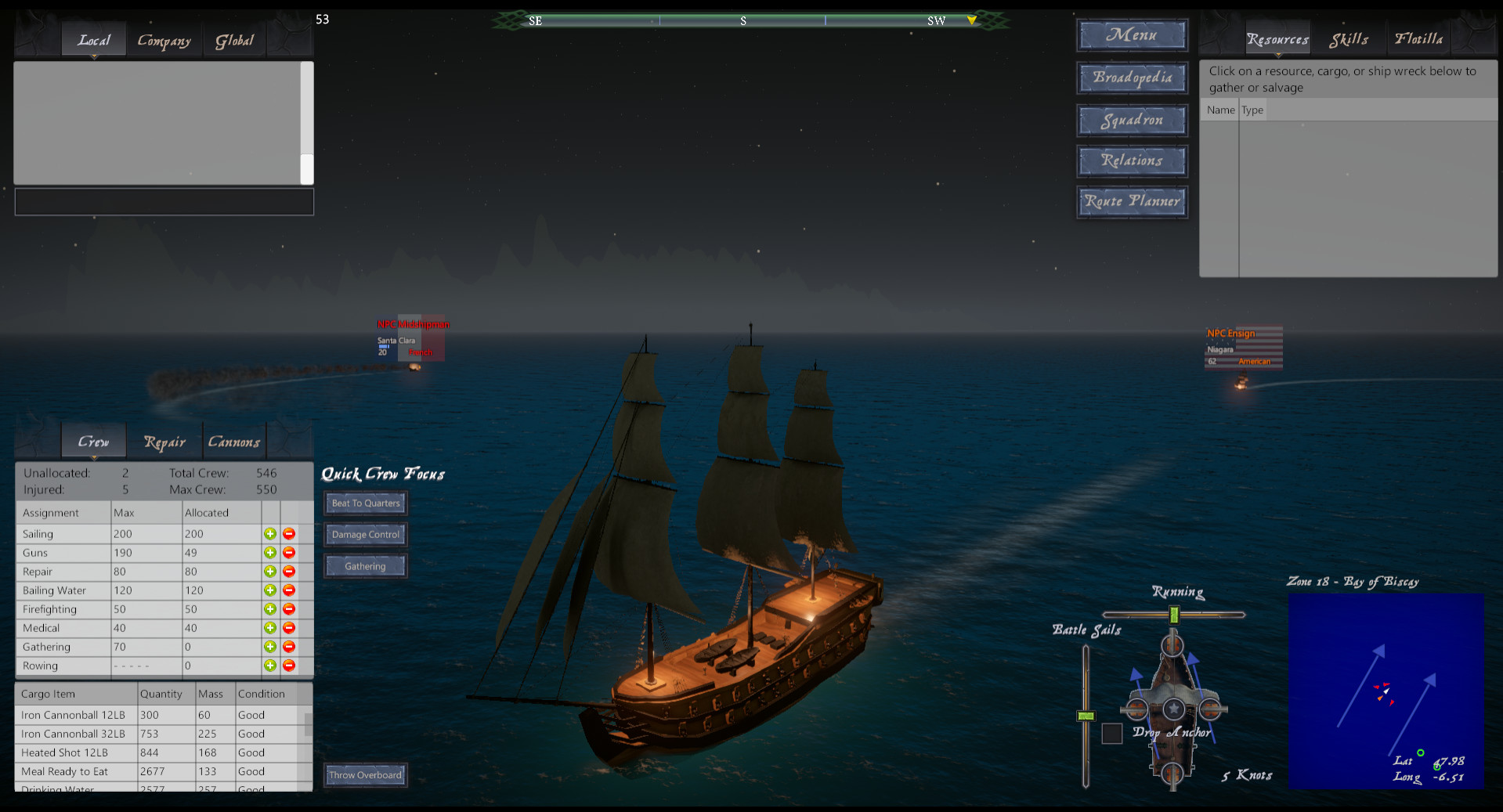The height and width of the screenshot is (812, 1503).
Task: Open the Route Planner
Action: (1132, 201)
